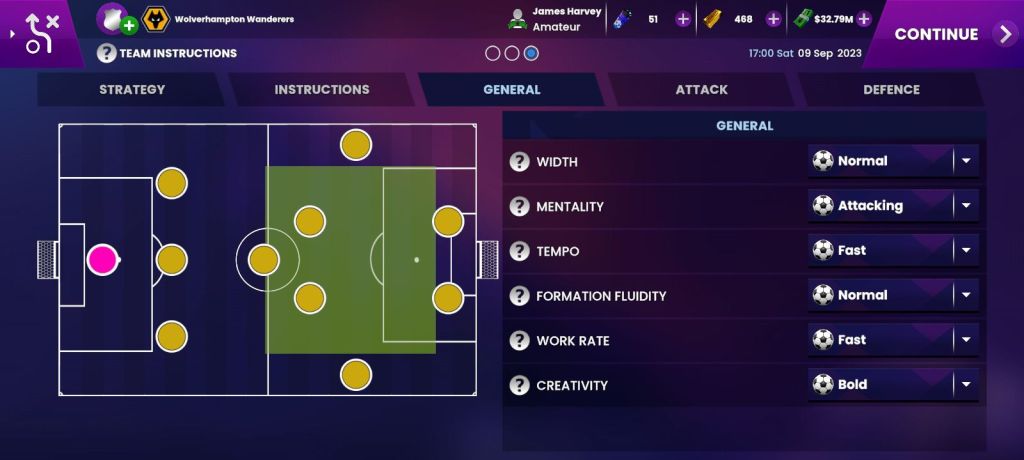Add more cash with the plus button
Image resolution: width=1024 pixels, height=460 pixels.
pyautogui.click(x=864, y=19)
